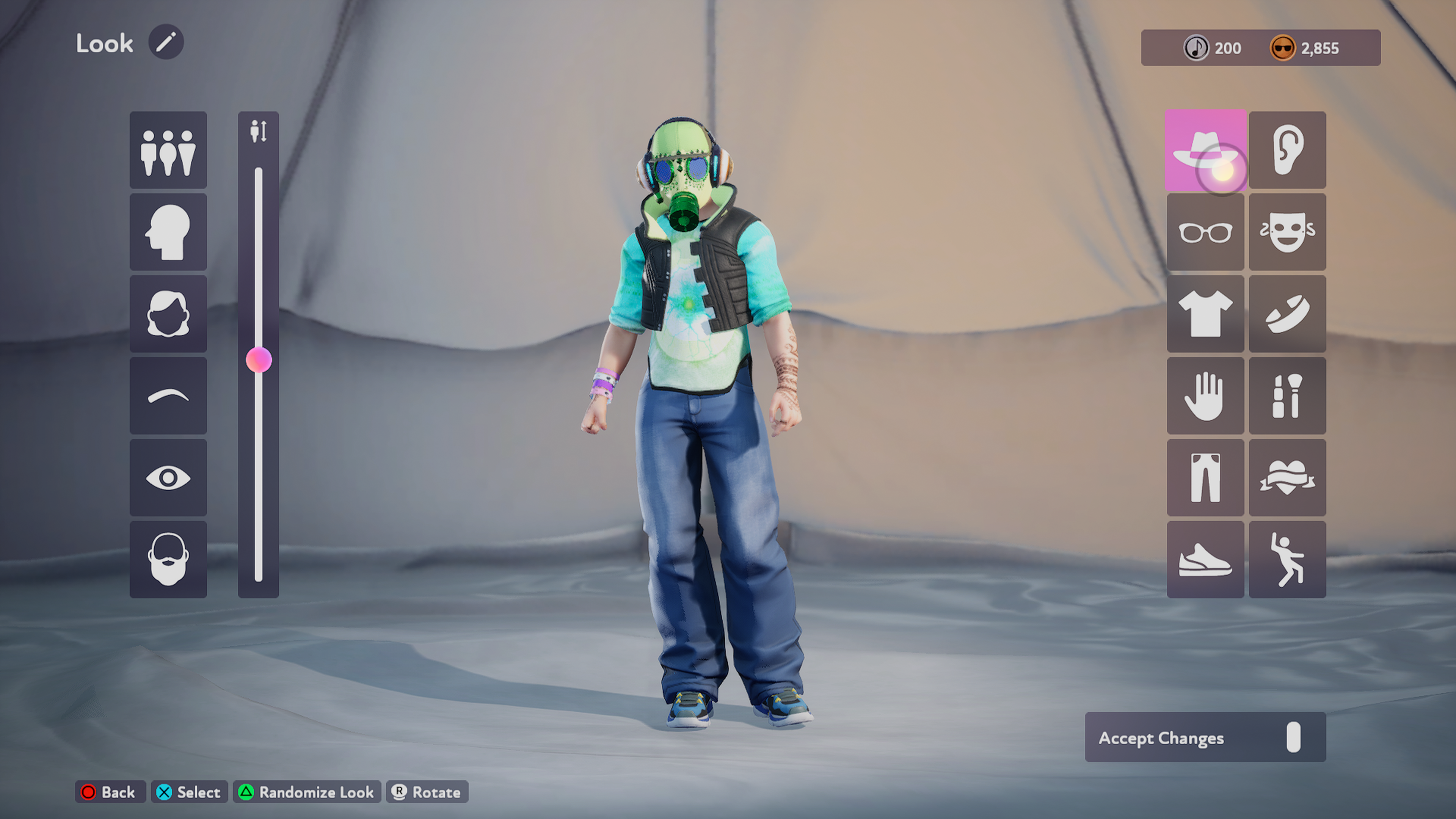Select the beard facial hair category
Viewport: 1456px width, 819px height.
click(168, 560)
